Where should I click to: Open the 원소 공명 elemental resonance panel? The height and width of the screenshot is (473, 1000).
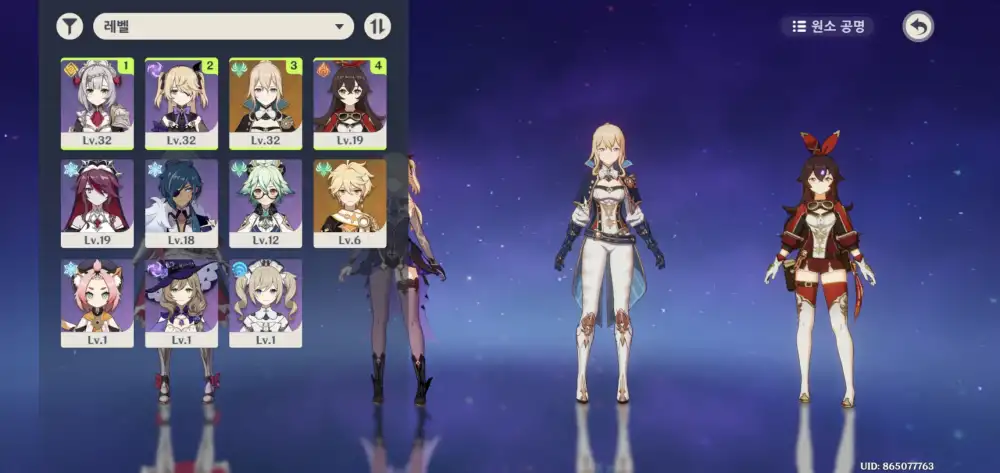(x=828, y=26)
